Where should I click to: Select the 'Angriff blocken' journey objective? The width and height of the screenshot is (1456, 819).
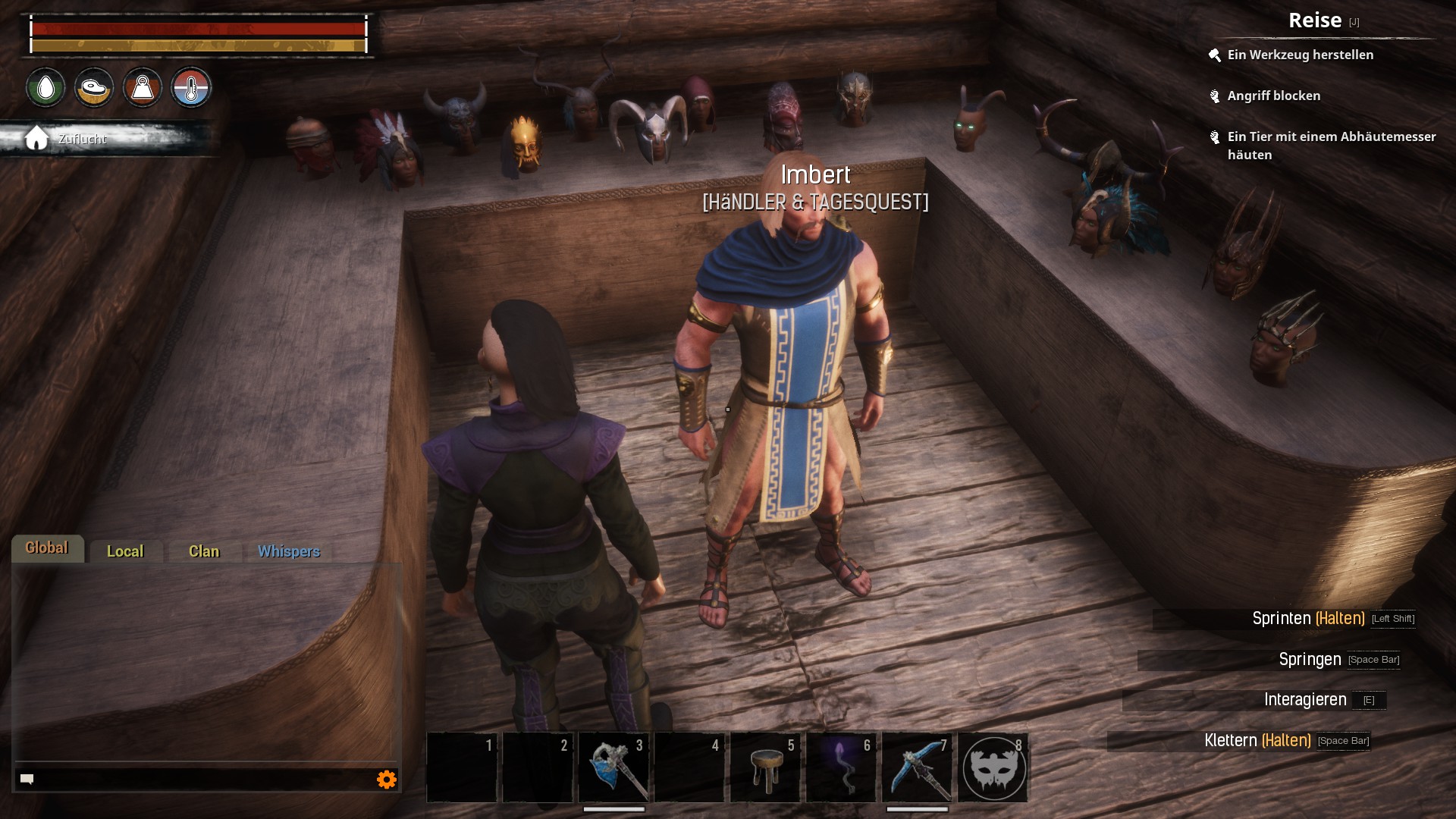1273,96
